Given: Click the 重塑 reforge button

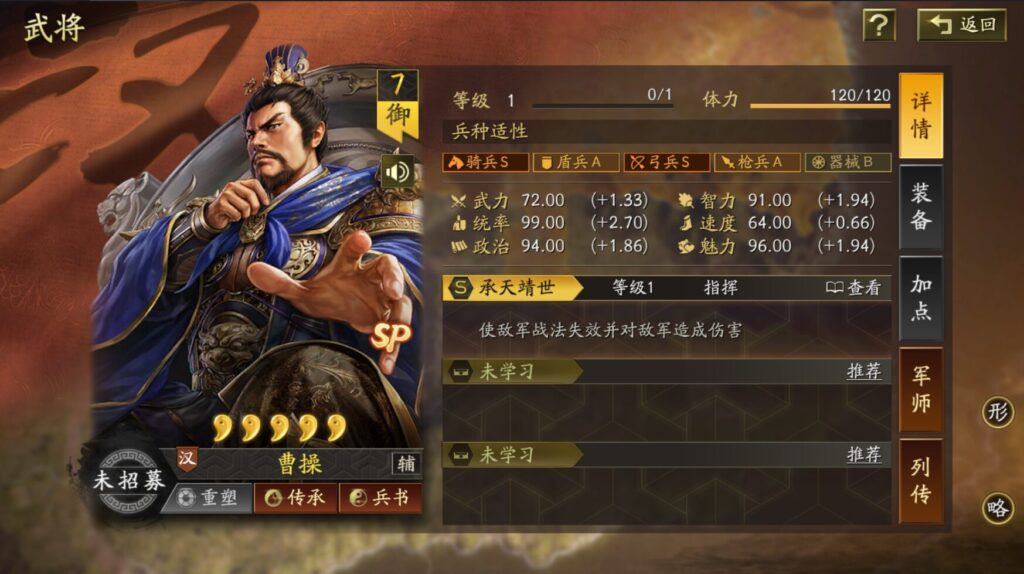Looking at the screenshot, I should click(207, 497).
